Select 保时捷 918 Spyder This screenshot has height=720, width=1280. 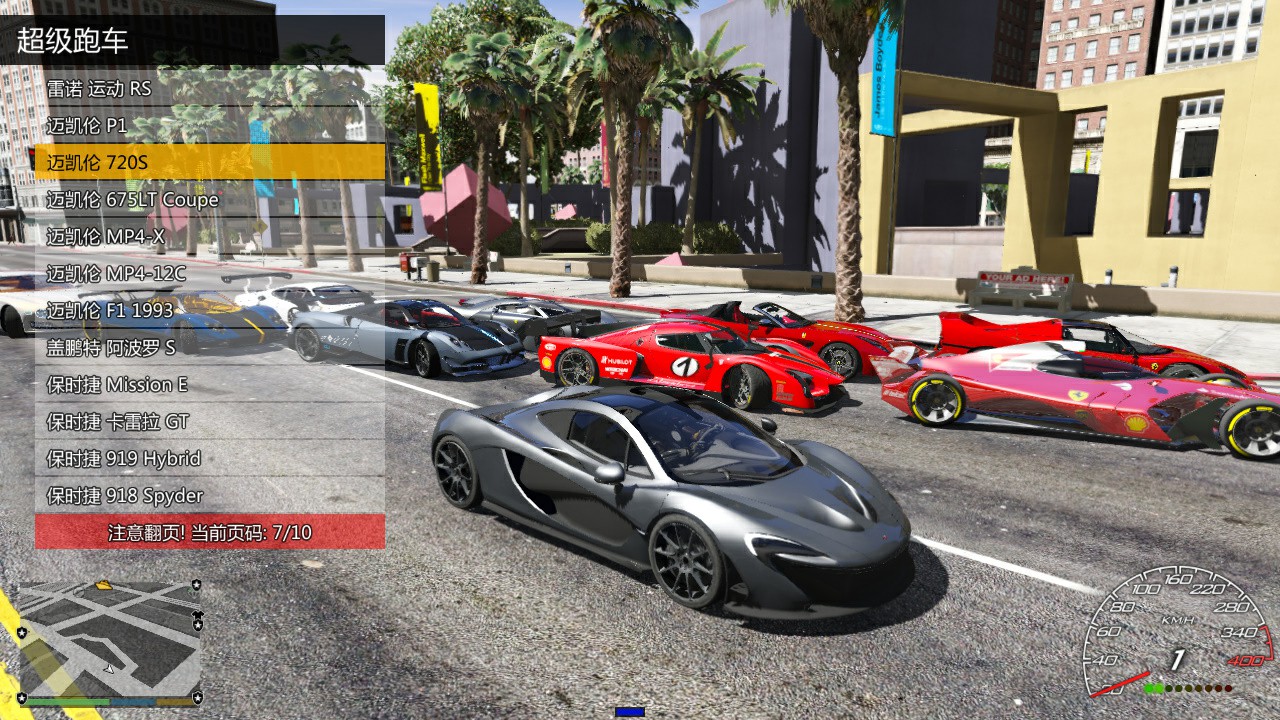(210, 495)
